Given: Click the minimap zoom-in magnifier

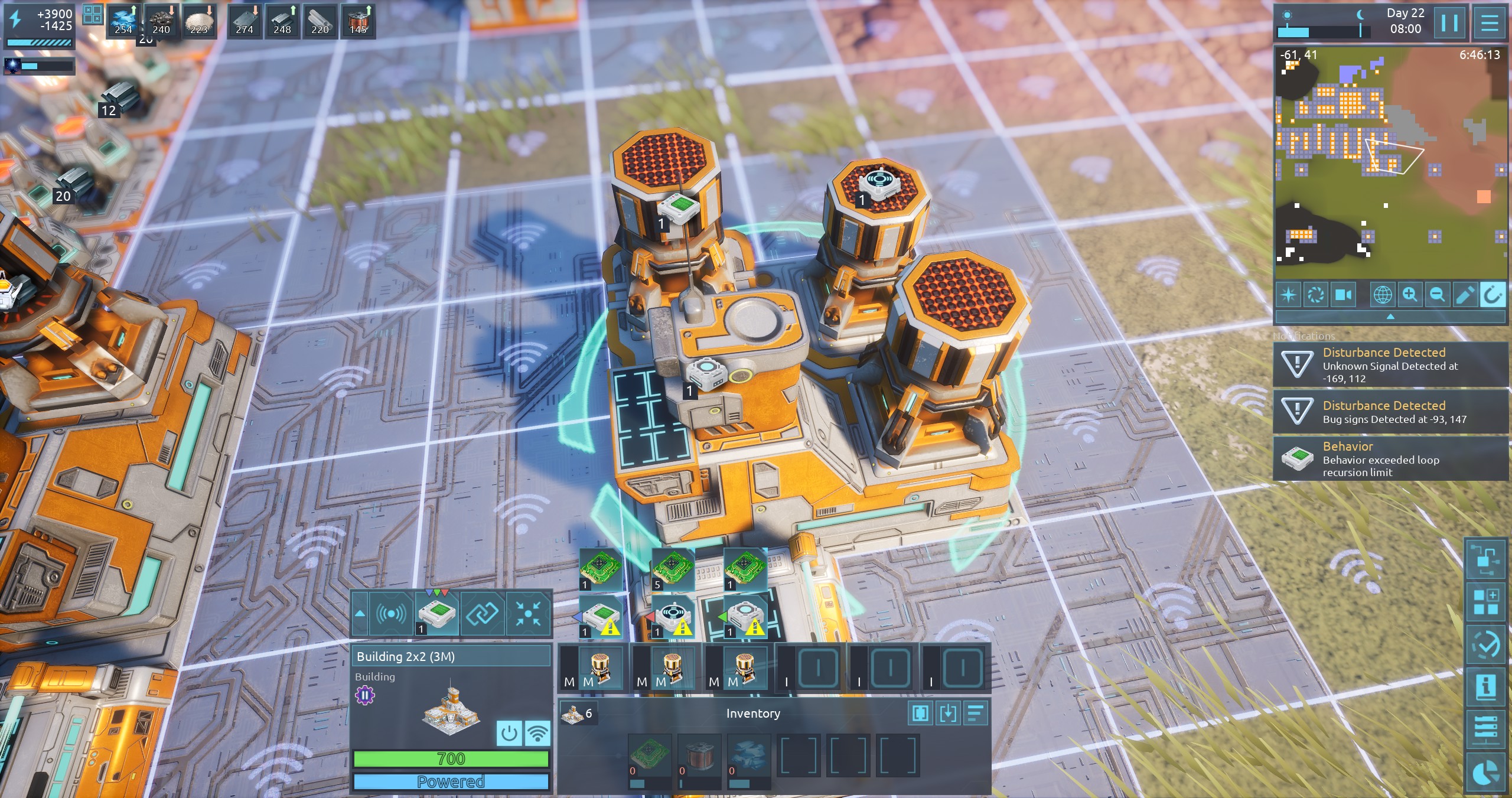Looking at the screenshot, I should [1410, 294].
